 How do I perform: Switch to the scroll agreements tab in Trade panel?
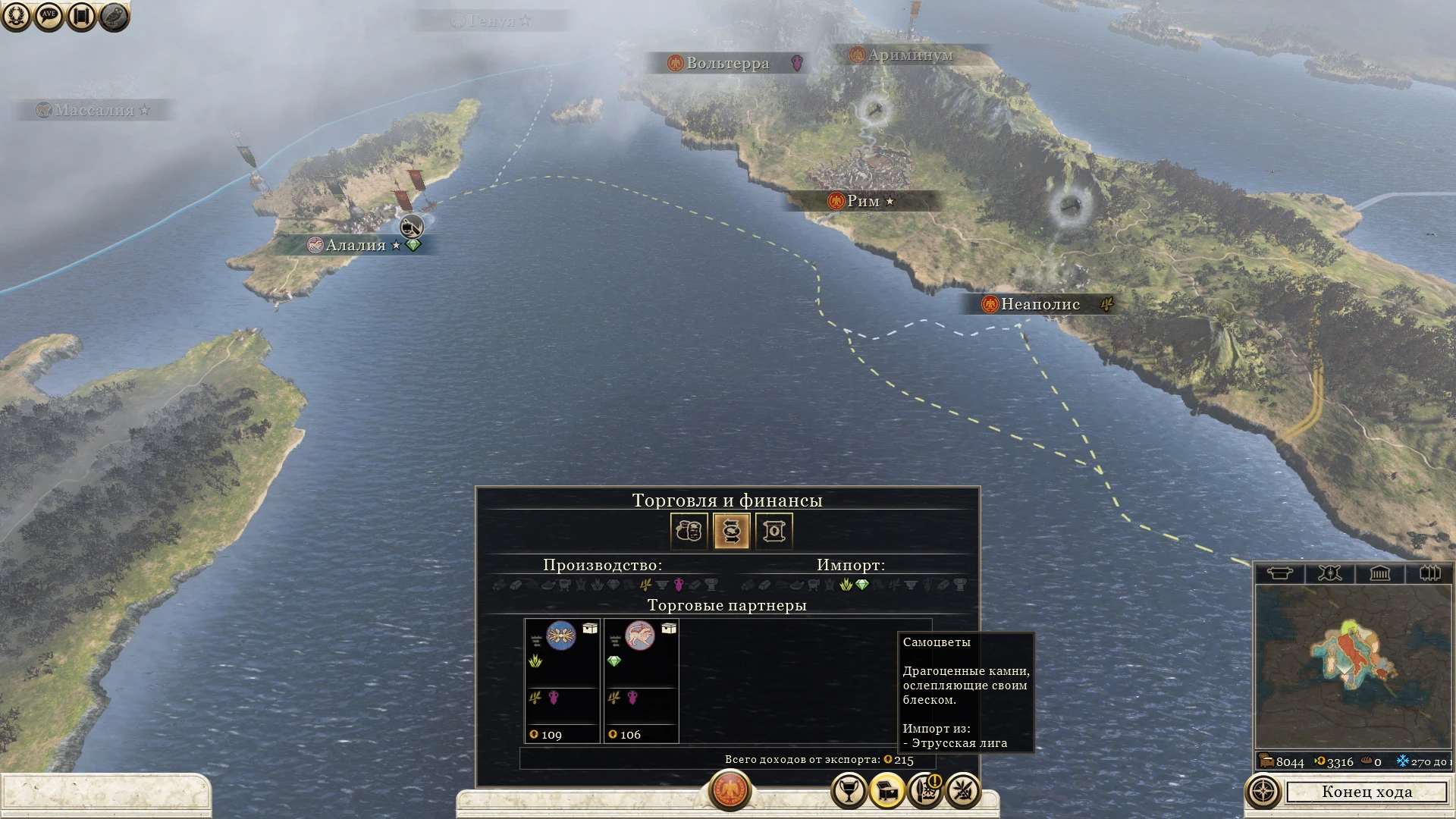pos(773,531)
